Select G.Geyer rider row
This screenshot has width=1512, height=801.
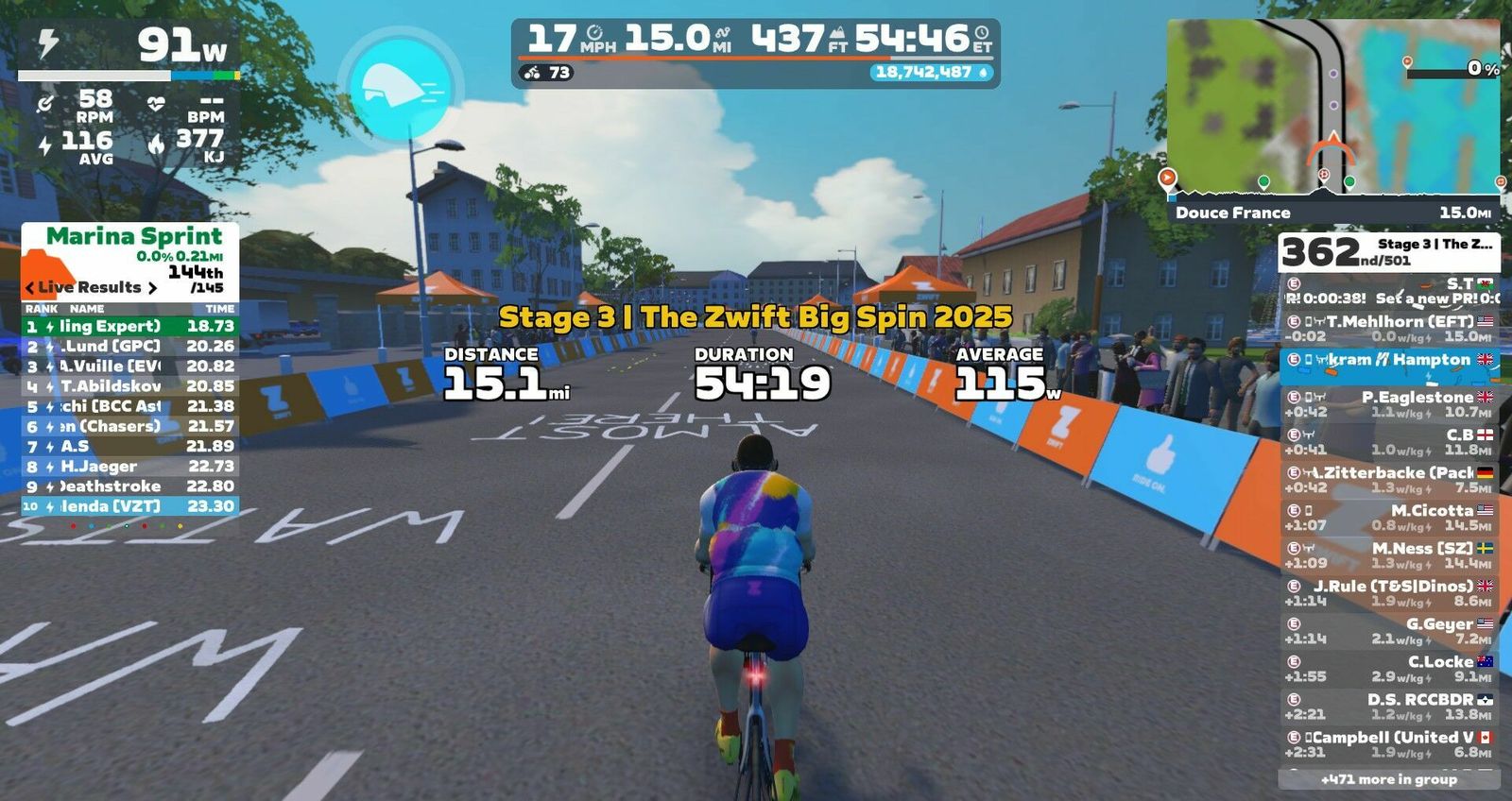coord(1388,630)
